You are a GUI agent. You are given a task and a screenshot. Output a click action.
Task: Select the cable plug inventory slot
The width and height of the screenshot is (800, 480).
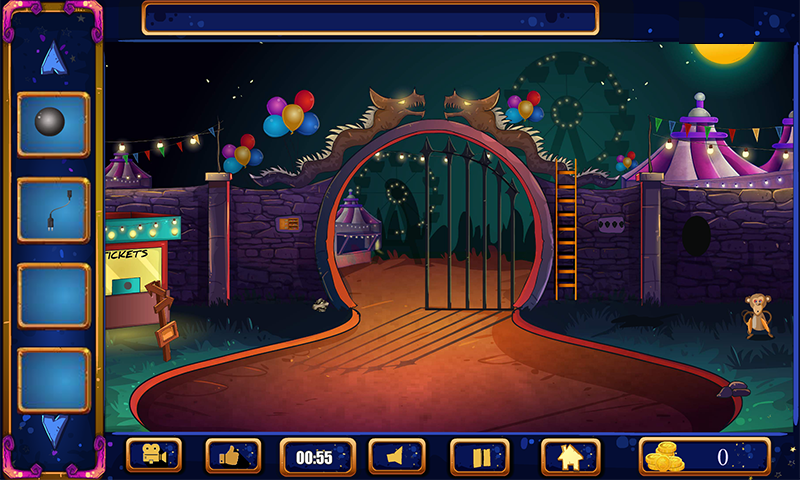tap(53, 211)
